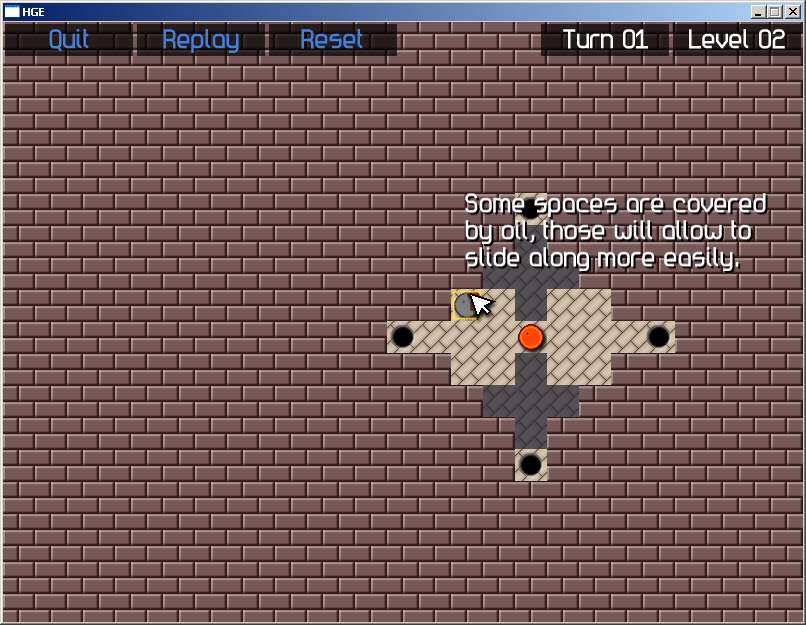This screenshot has height=625, width=806.
Task: Maximize the HGE window
Action: point(774,12)
